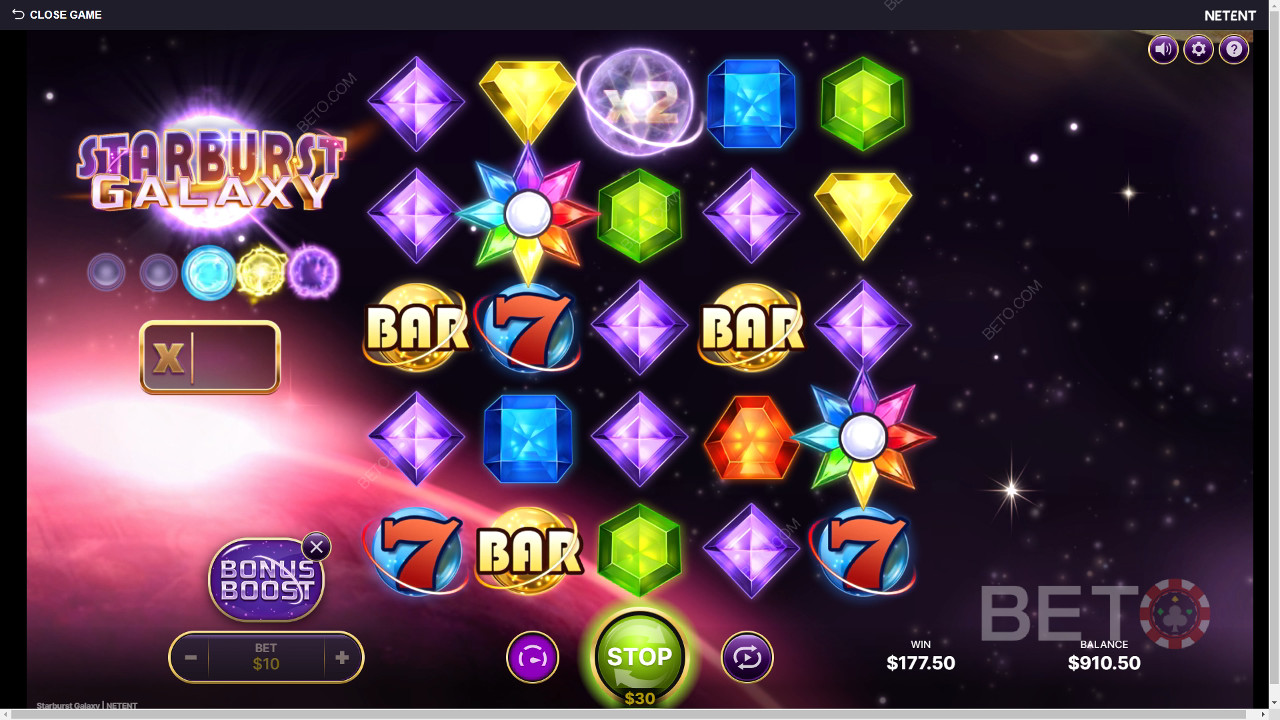Mute the game sound with the speaker toggle
The height and width of the screenshot is (720, 1280).
[x=1163, y=49]
